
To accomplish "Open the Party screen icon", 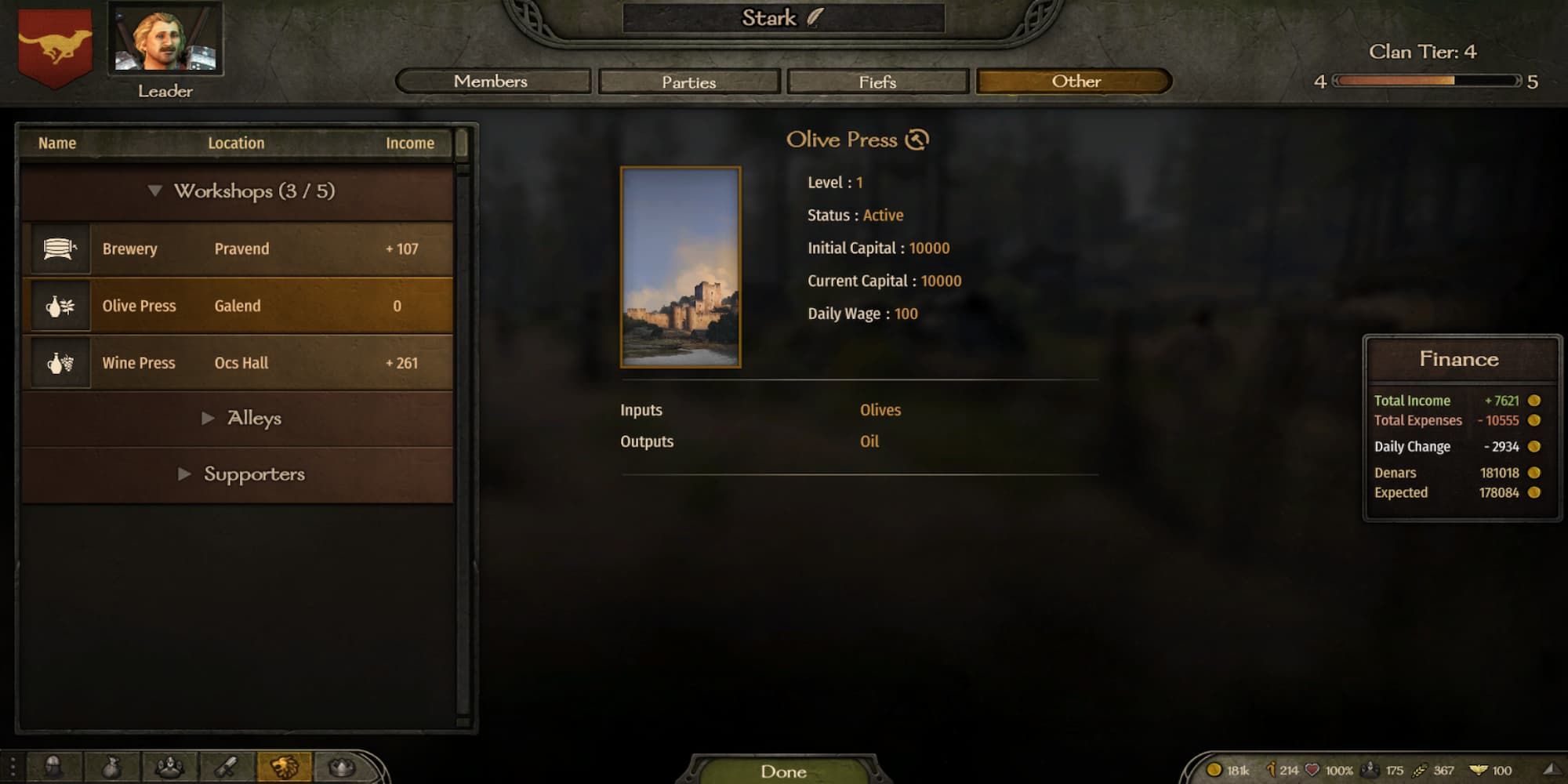I will point(171,766).
